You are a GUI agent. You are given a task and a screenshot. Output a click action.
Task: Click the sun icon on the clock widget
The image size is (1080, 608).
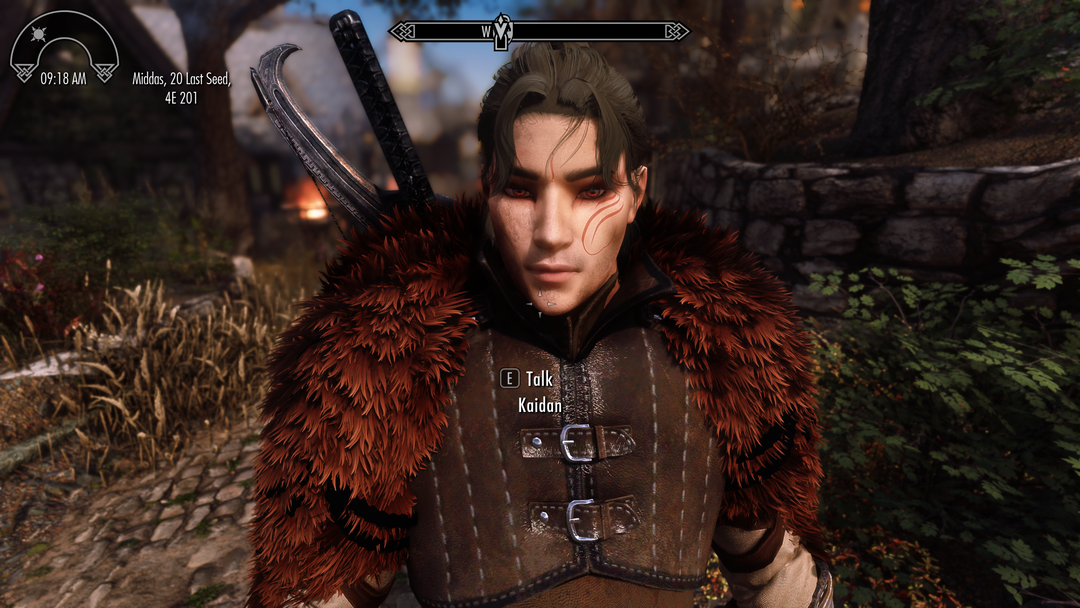click(41, 36)
